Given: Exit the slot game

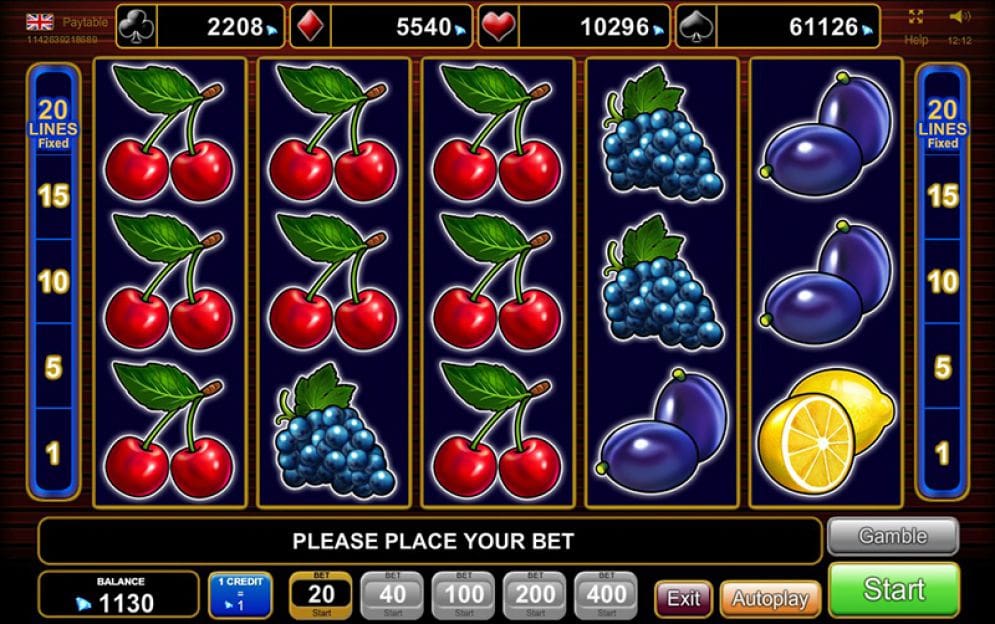Looking at the screenshot, I should tap(684, 598).
